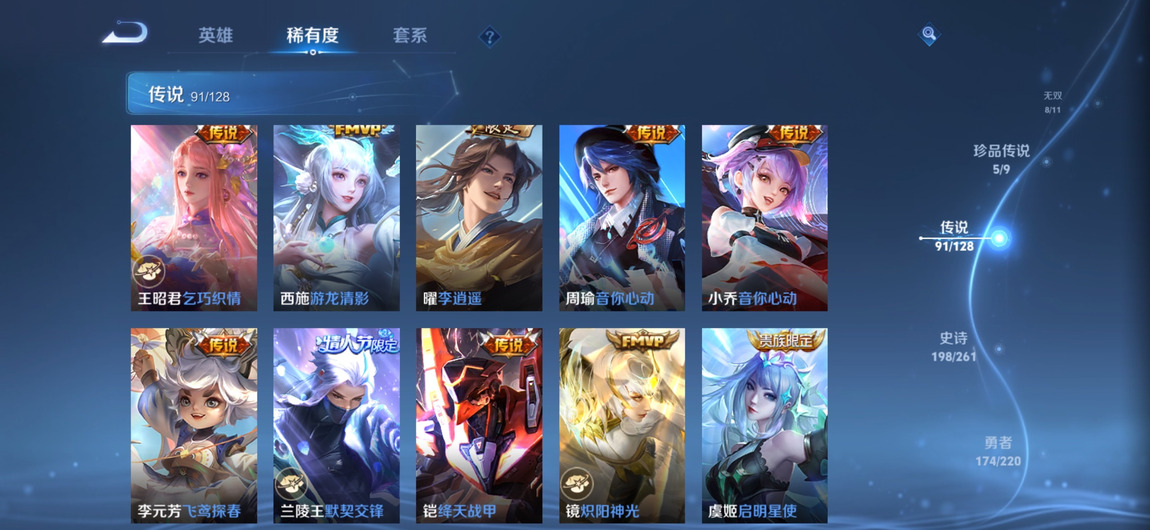This screenshot has height=530, width=1150.
Task: Pick the 周瑜 音你心动 skin card
Action: click(x=622, y=217)
